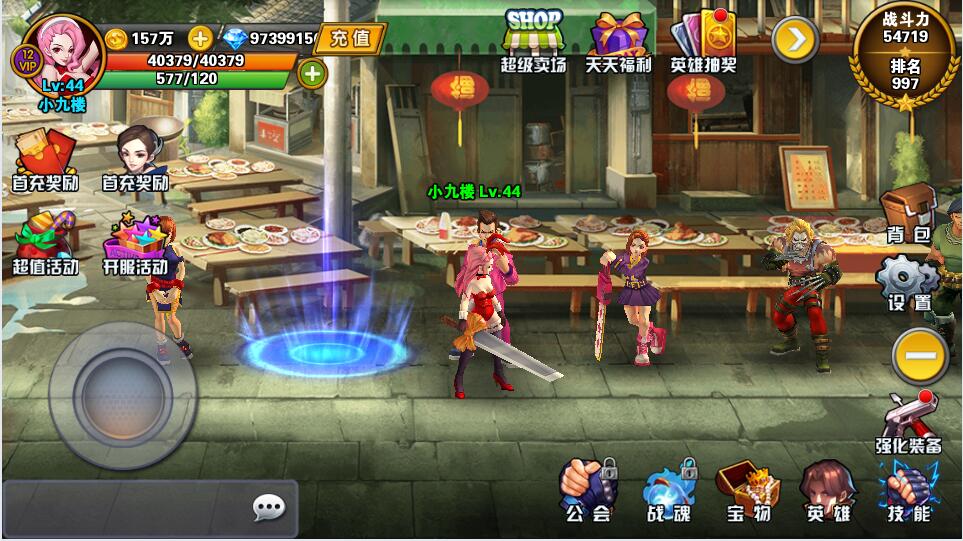Viewport: 963px width, 541px height.
Task: Add more gold coins with plus button
Action: tap(200, 38)
